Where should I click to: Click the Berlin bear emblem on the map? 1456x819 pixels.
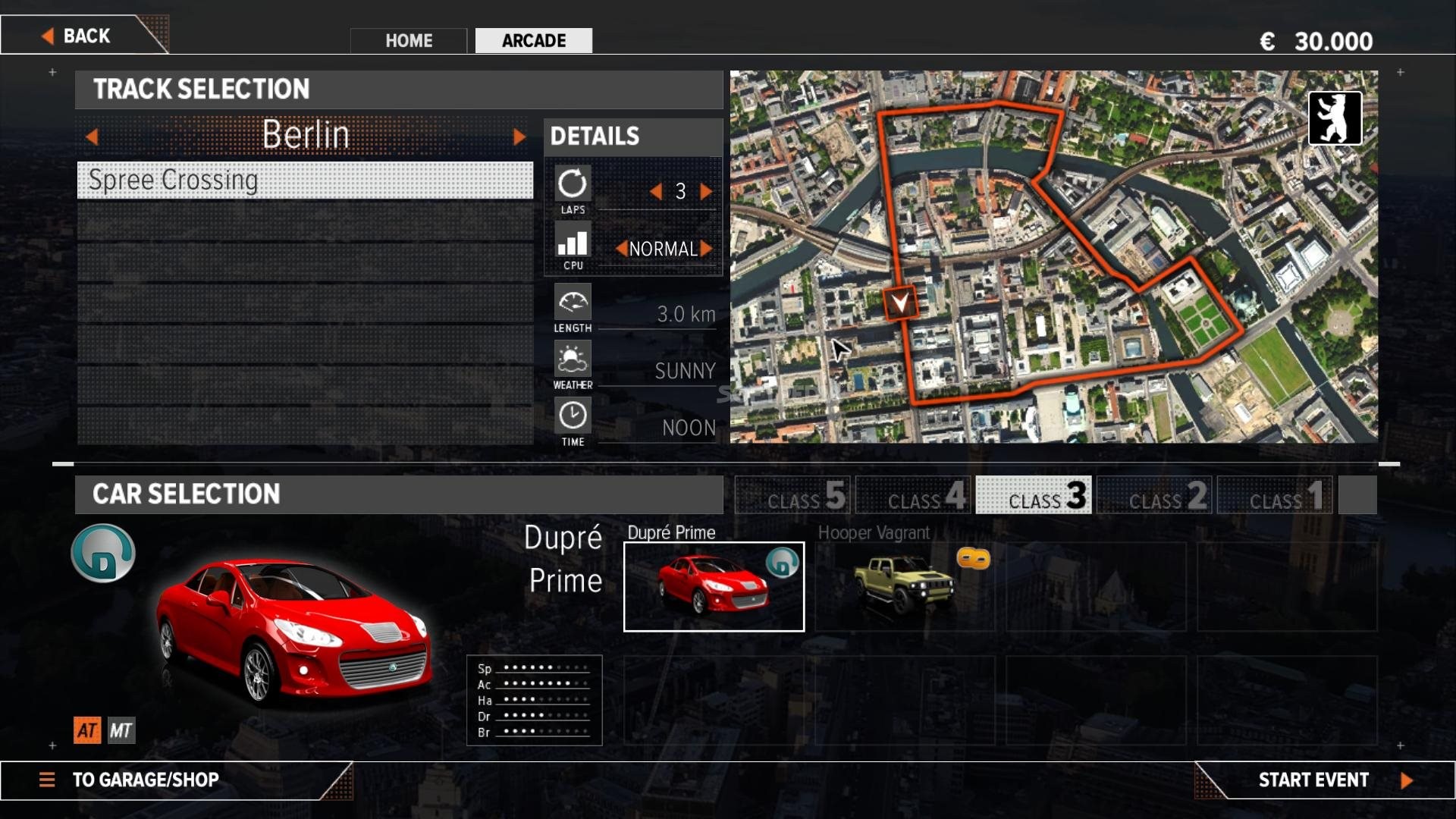point(1336,118)
